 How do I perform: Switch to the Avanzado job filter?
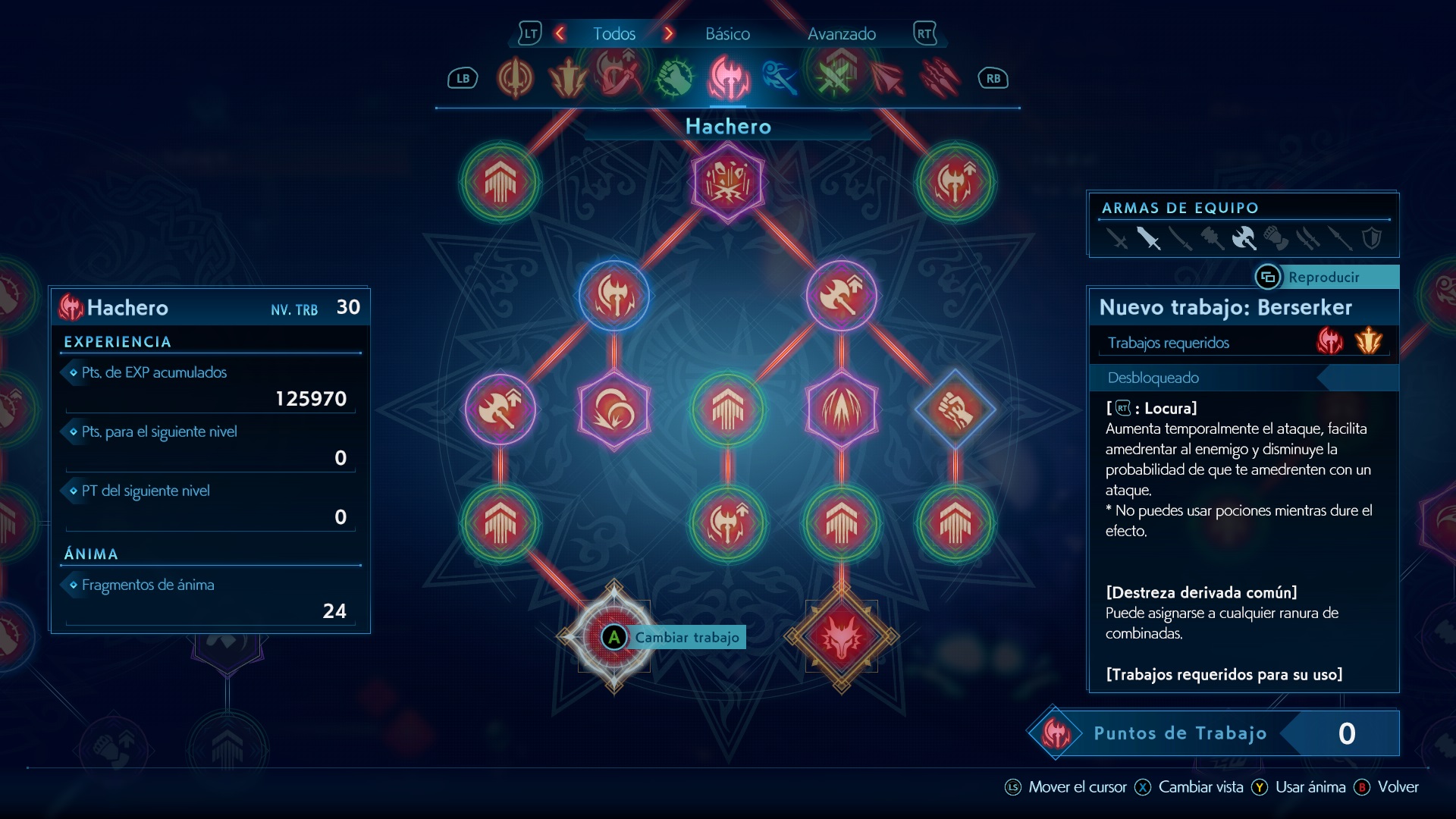841,34
